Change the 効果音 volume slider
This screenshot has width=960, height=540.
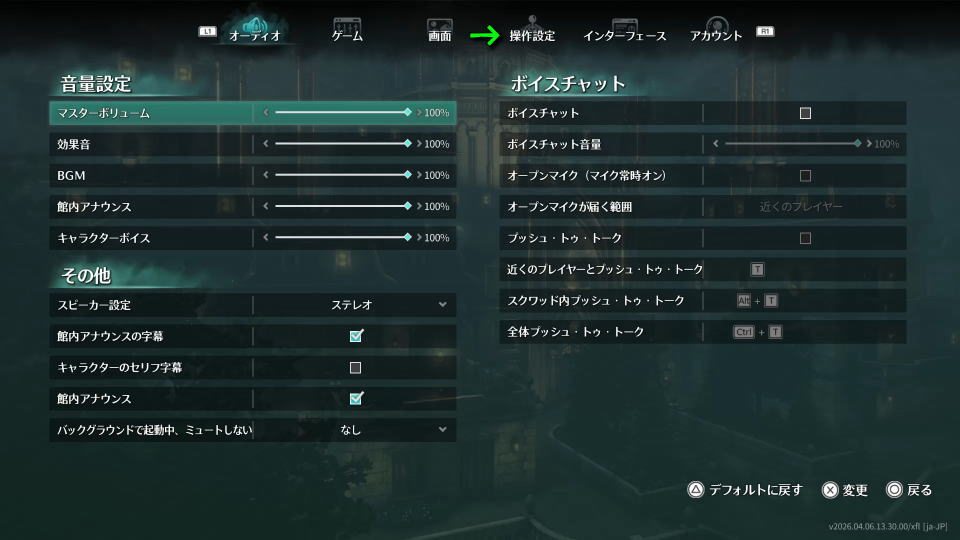(341, 144)
